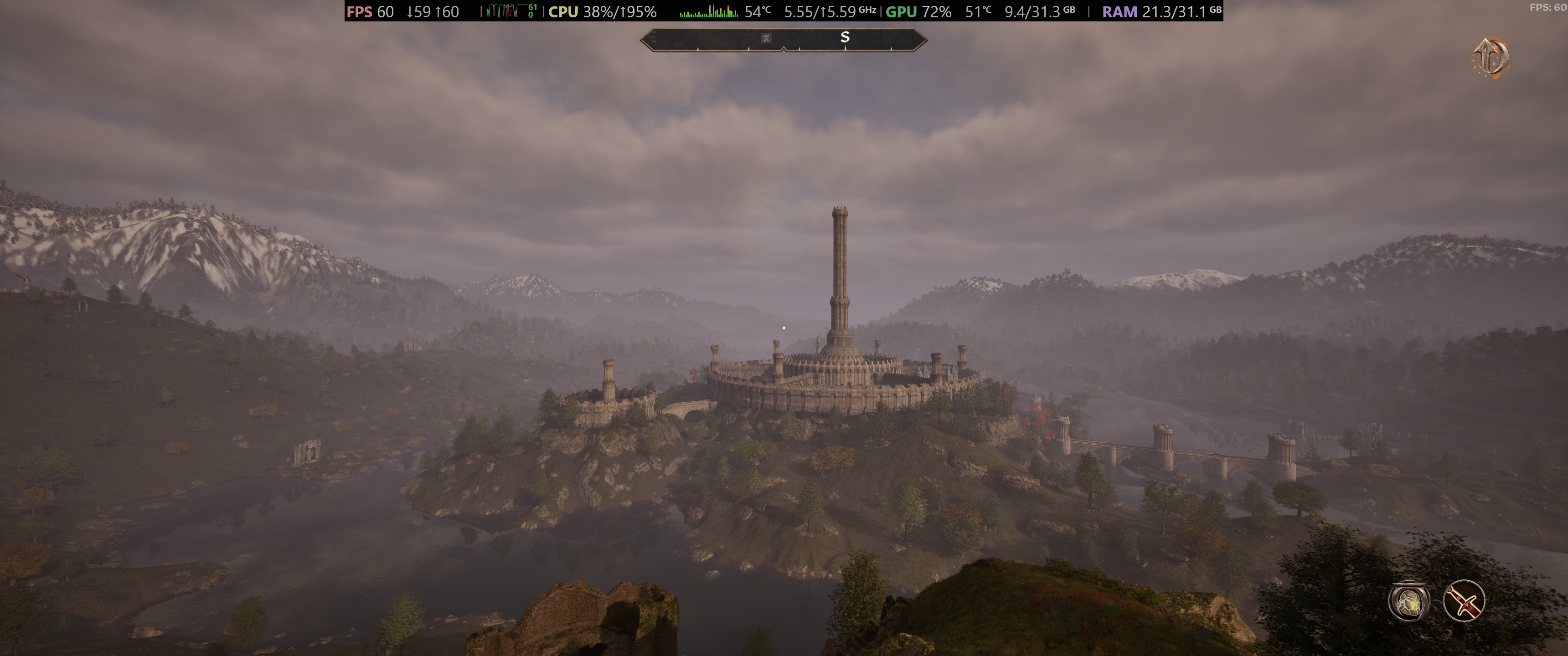Select the equipped spell icon with glowing stone
This screenshot has width=1568, height=656.
1408,602
